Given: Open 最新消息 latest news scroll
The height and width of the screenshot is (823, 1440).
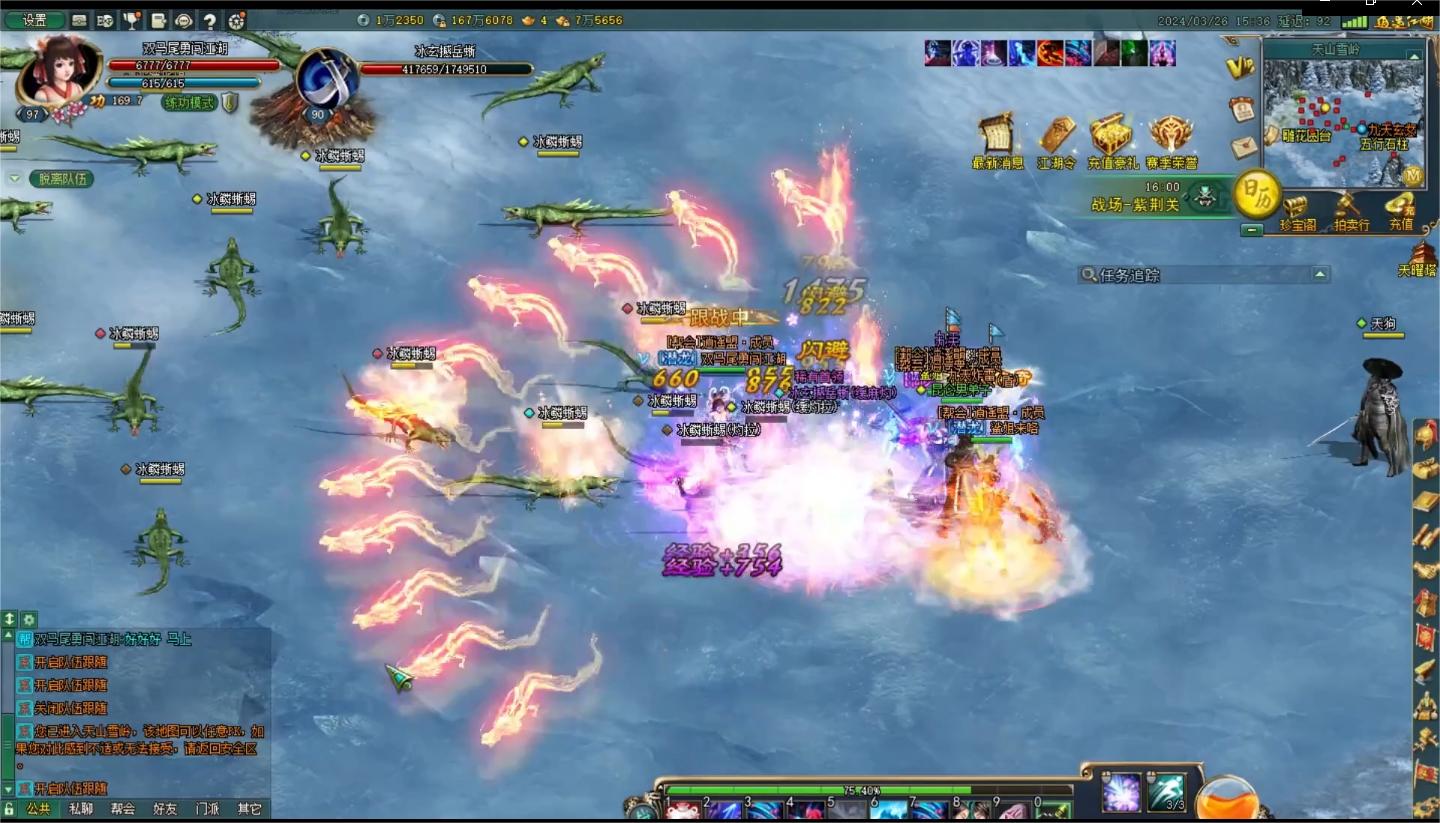Looking at the screenshot, I should click(x=997, y=140).
